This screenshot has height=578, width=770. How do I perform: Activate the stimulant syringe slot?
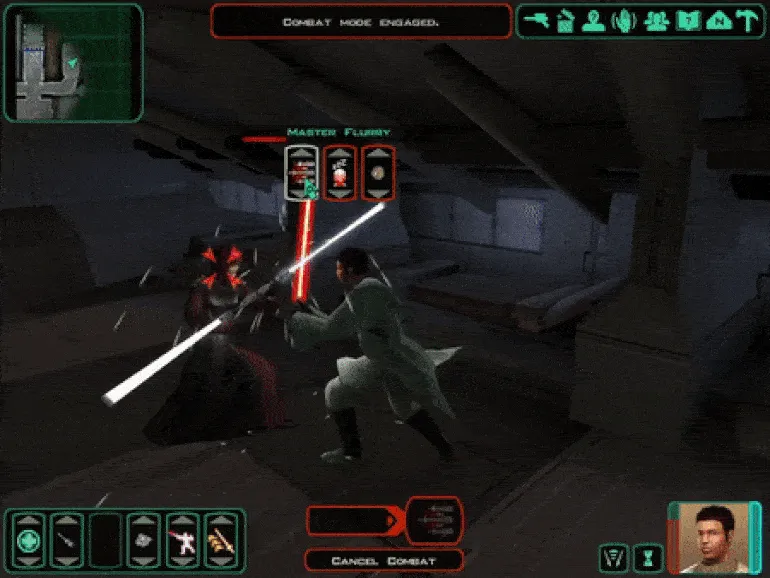66,541
